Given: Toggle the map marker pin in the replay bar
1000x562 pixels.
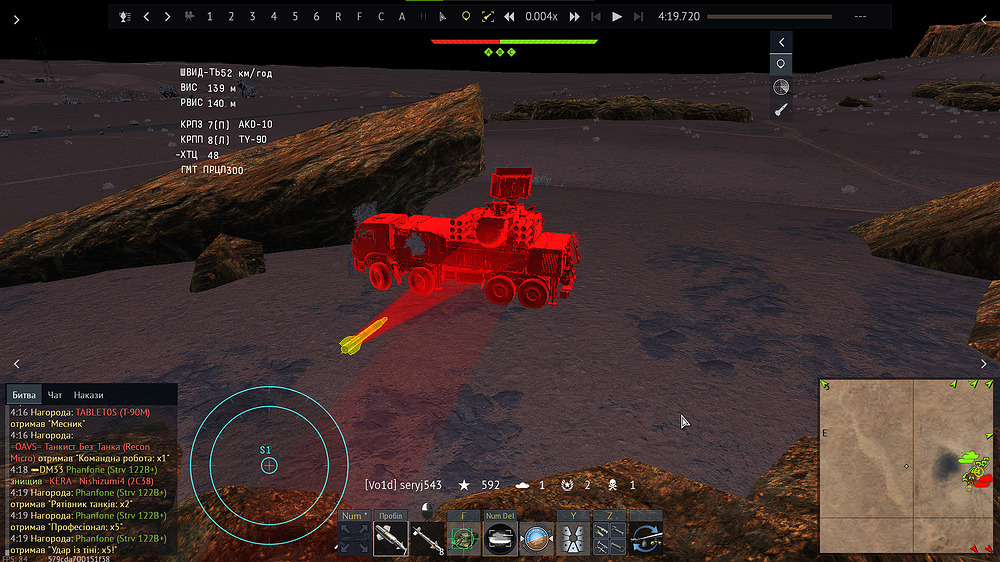Looking at the screenshot, I should pyautogui.click(x=466, y=17).
